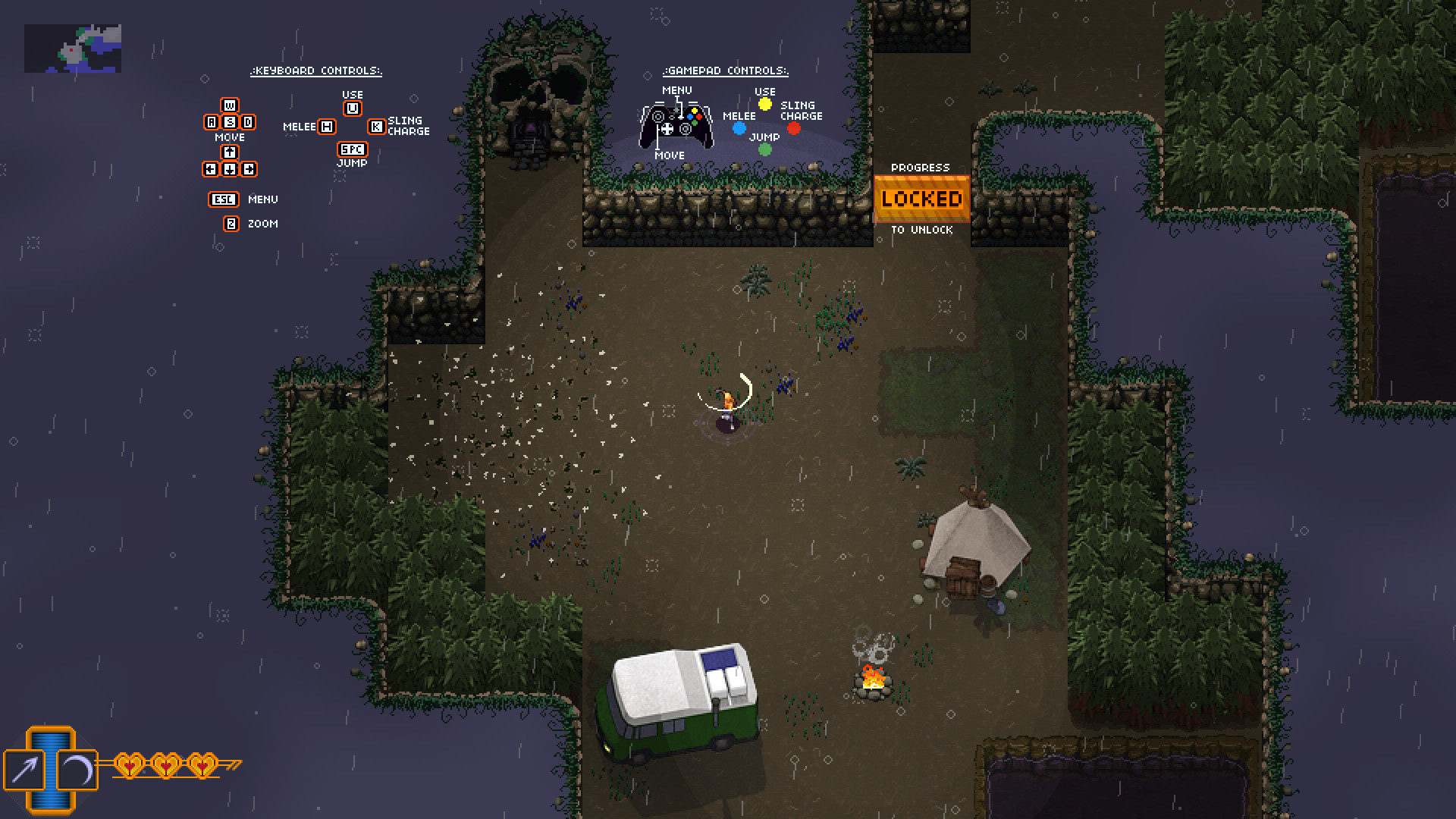The height and width of the screenshot is (819, 1456).
Task: Select the sickle melee weapon slot
Action: (77, 770)
